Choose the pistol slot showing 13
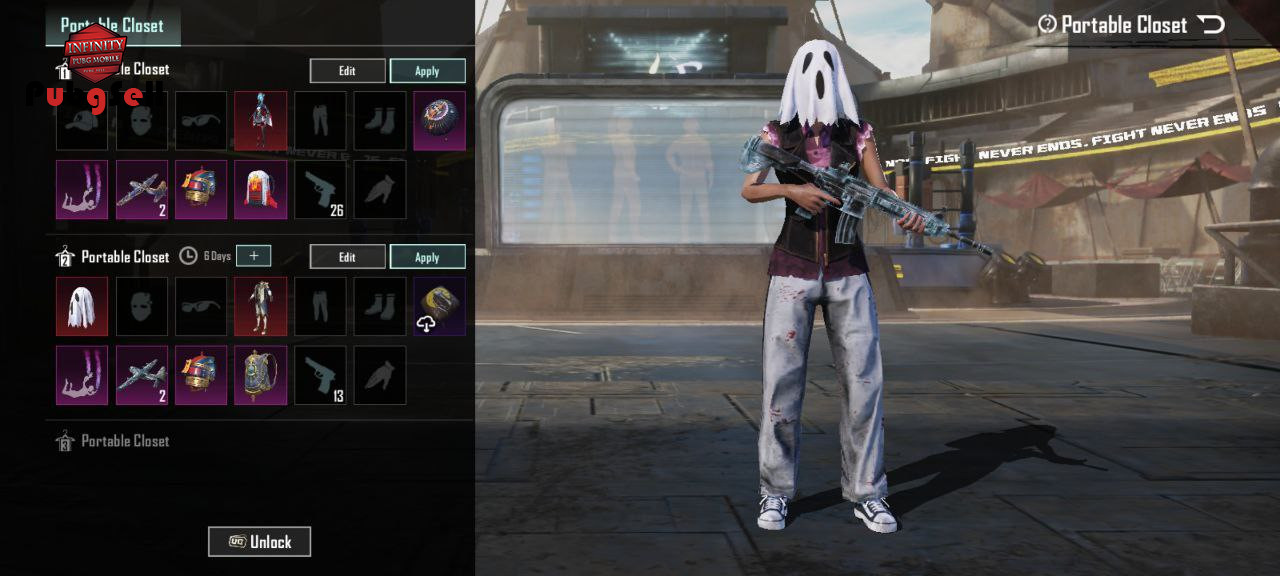Viewport: 1280px width, 576px height. click(x=320, y=375)
